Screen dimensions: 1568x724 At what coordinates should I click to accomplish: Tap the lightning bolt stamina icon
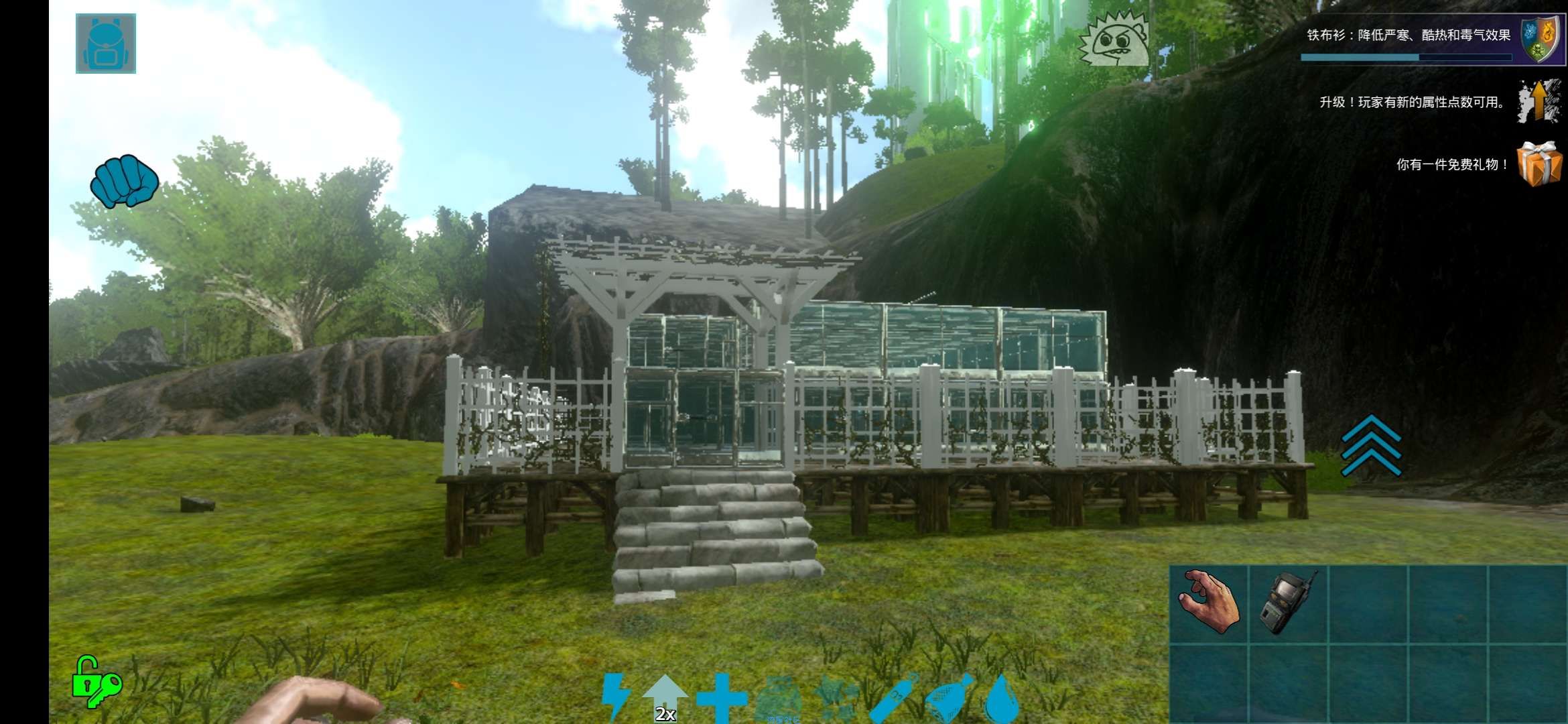[x=615, y=697]
